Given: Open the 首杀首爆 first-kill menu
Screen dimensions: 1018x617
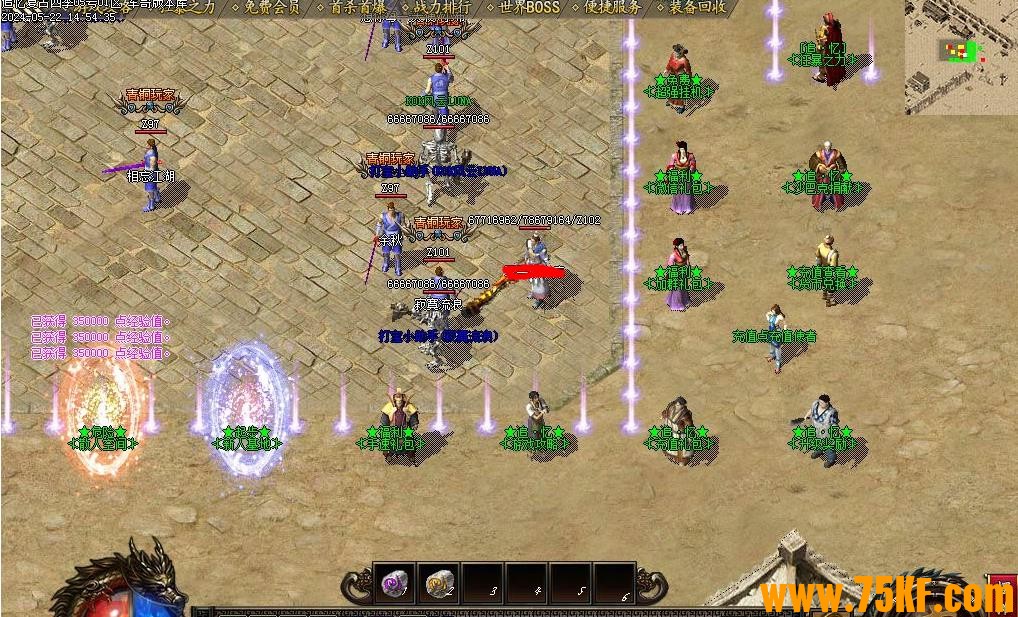Looking at the screenshot, I should coord(357,7).
